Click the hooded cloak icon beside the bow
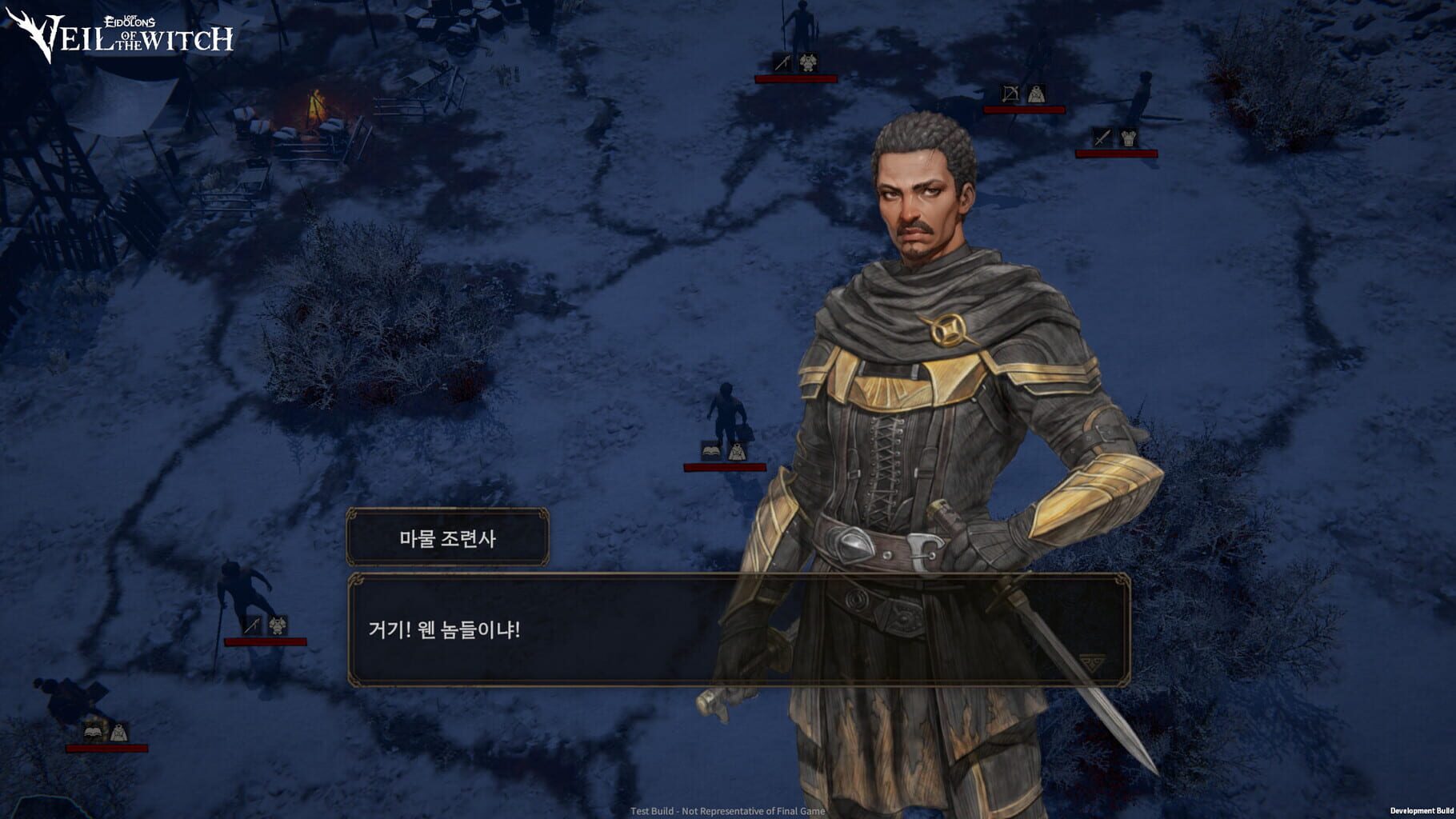Screen dimensions: 1456x819 coord(1036,94)
